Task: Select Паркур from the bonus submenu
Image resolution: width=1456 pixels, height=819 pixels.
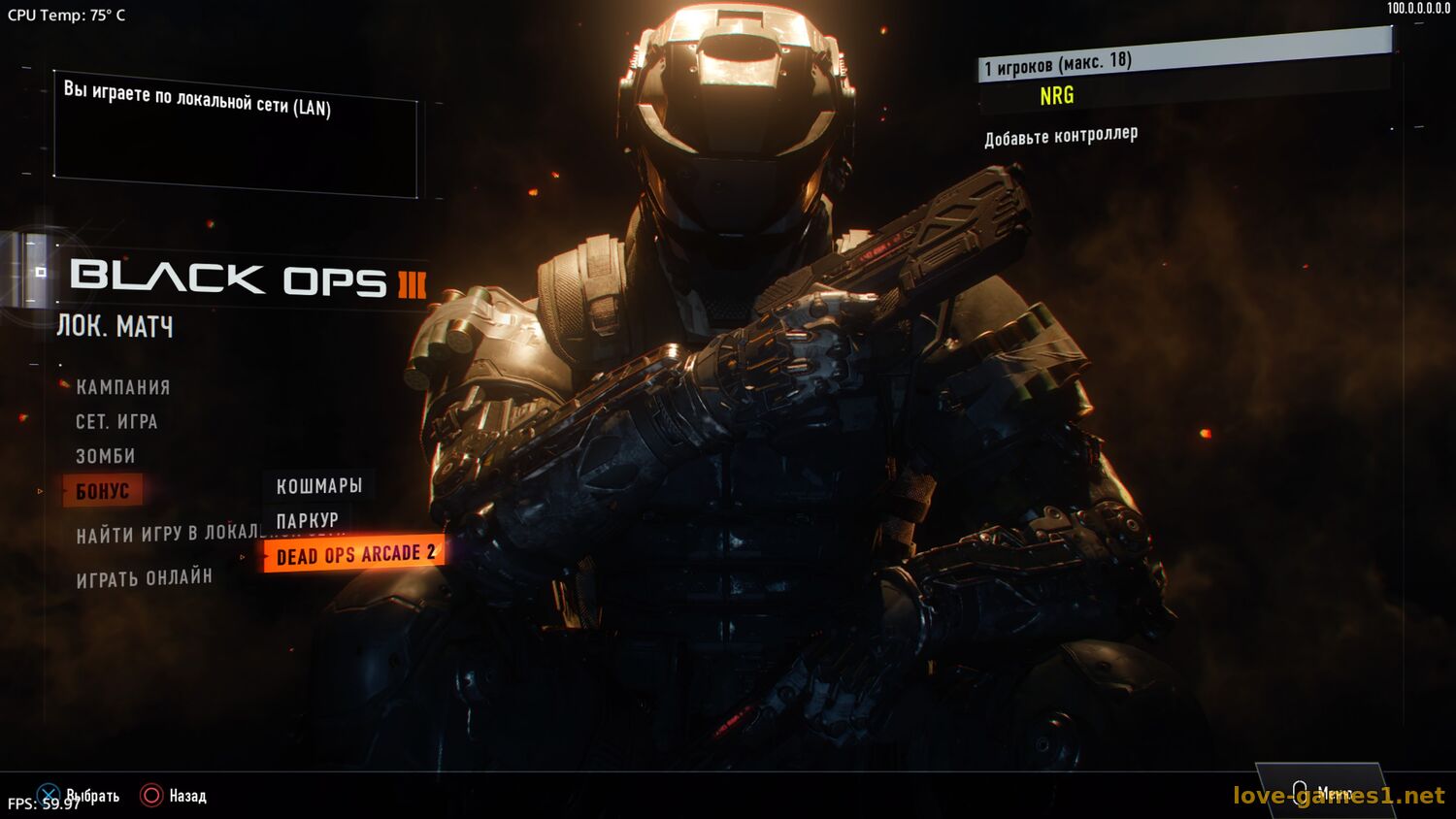Action: pos(307,521)
